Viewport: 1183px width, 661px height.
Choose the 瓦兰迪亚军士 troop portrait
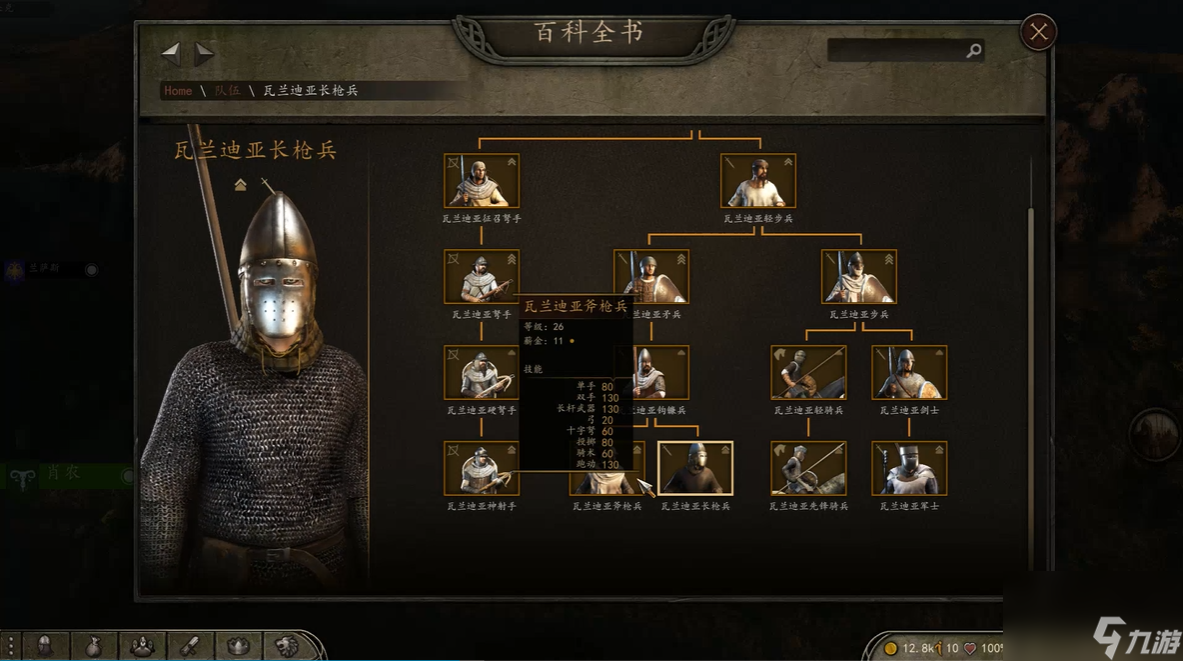pyautogui.click(x=908, y=469)
